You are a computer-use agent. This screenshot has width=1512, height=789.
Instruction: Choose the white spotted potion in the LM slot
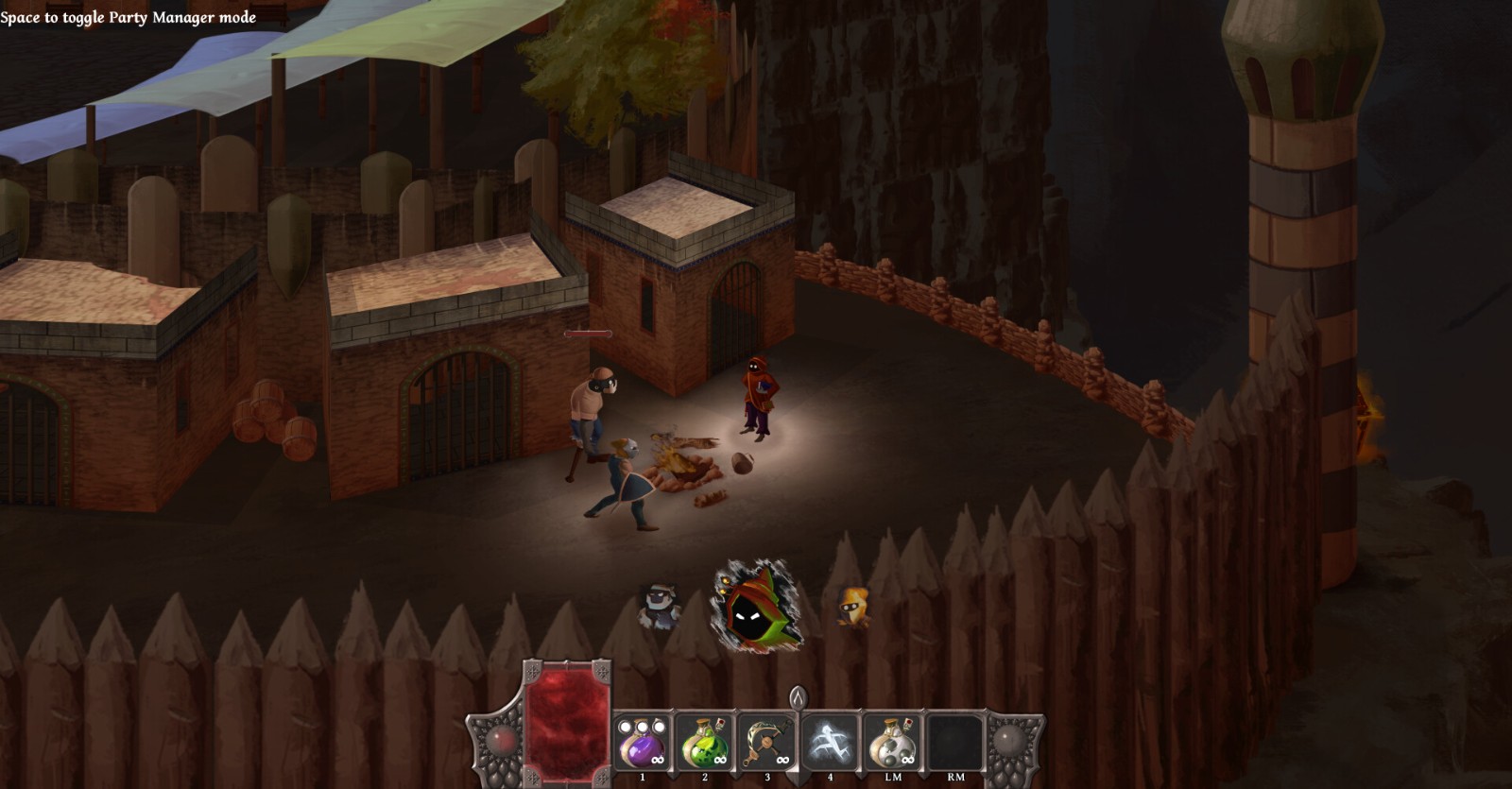[x=893, y=743]
